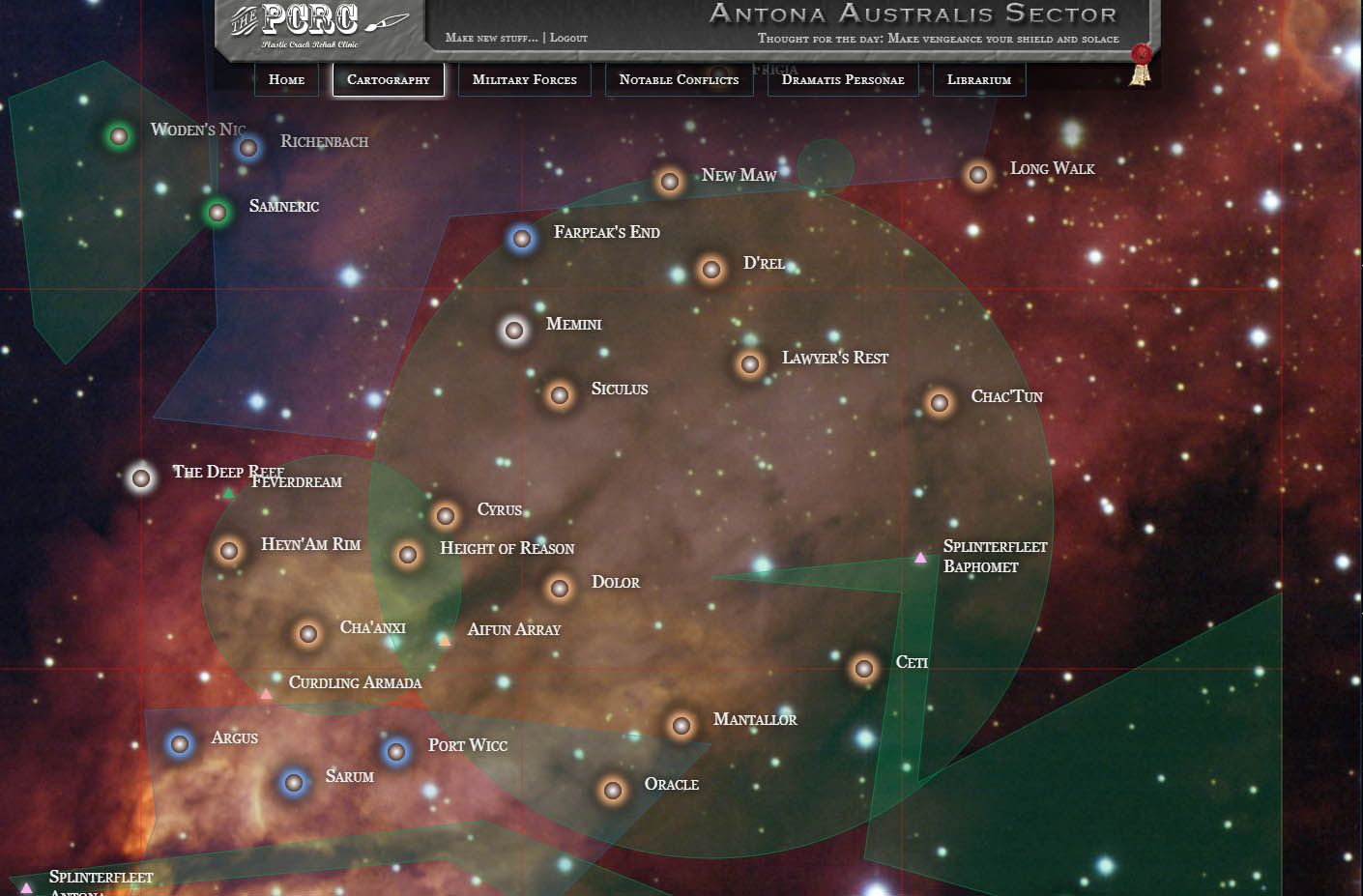Click the Chac'Tun system icon
This screenshot has height=896, width=1363.
click(x=939, y=402)
